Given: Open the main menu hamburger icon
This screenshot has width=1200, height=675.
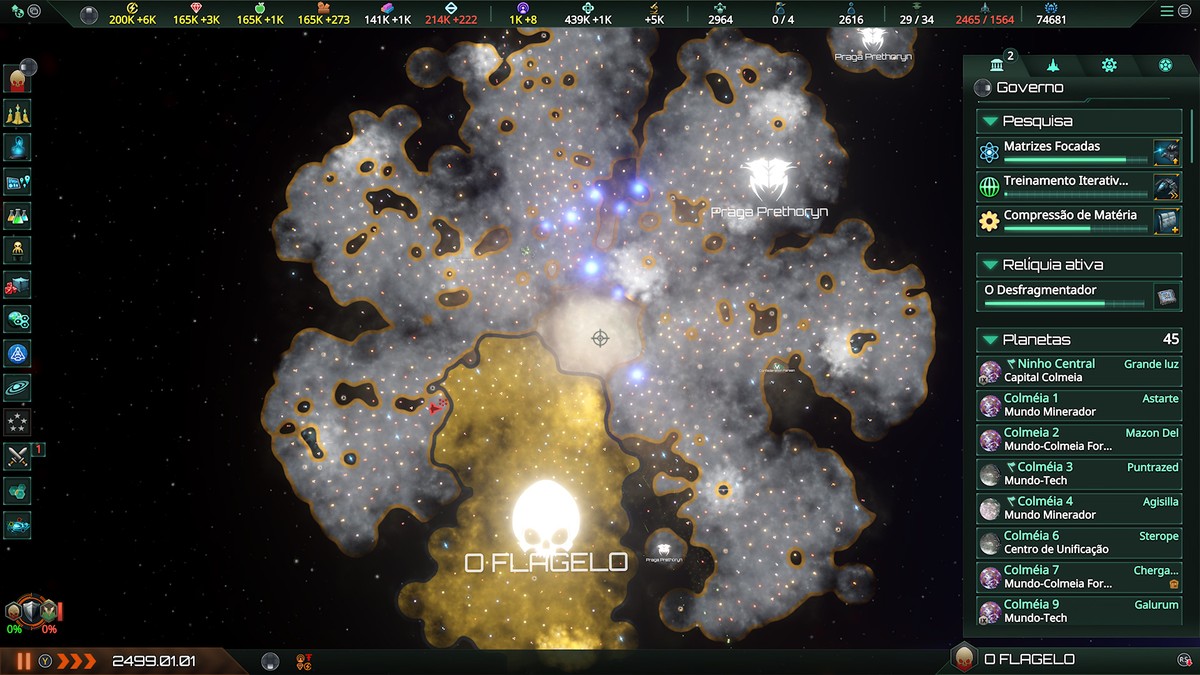Looking at the screenshot, I should (1167, 11).
